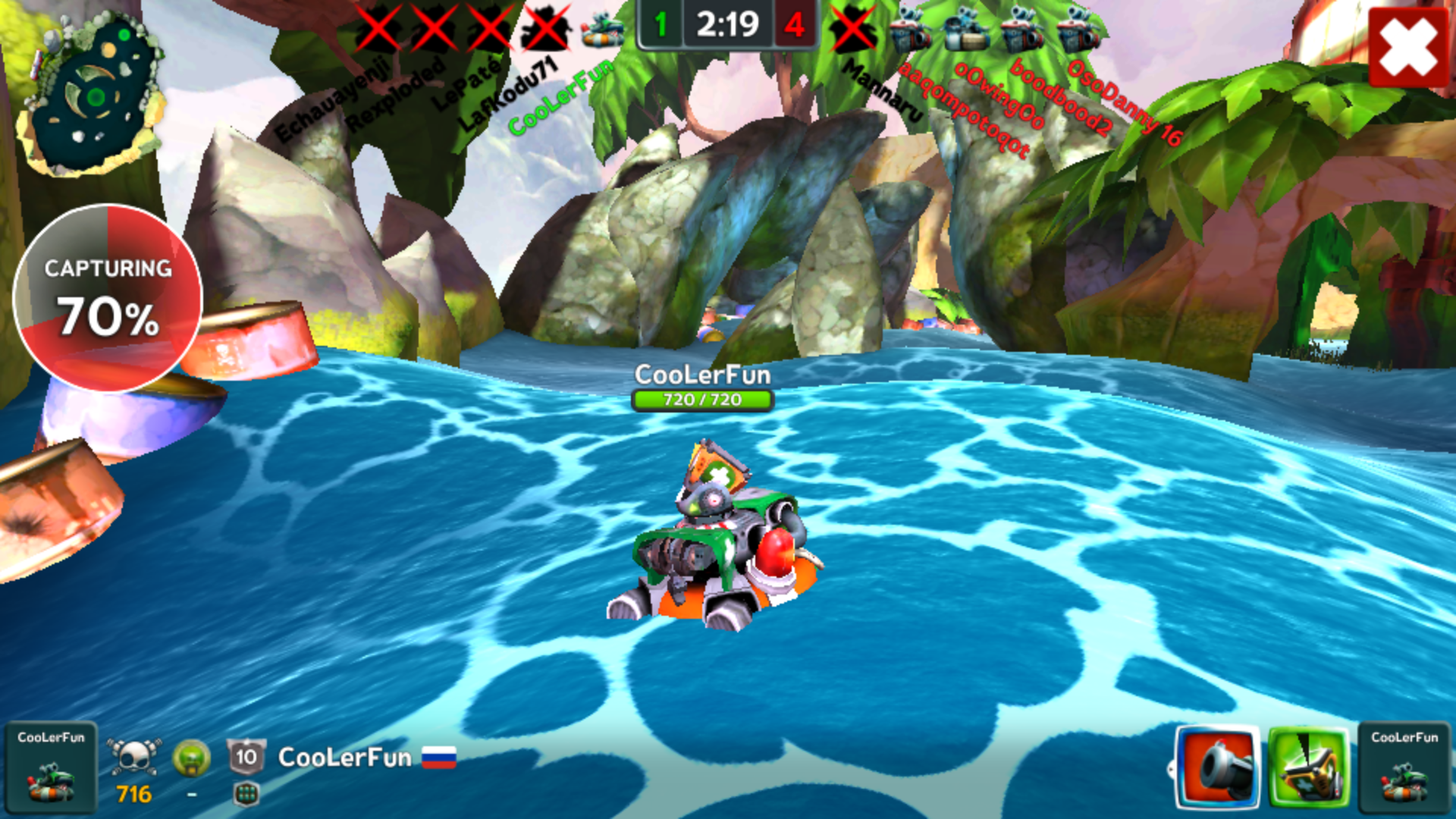Switch view to enemy aaqompotoqot's ship icon

(x=910, y=30)
